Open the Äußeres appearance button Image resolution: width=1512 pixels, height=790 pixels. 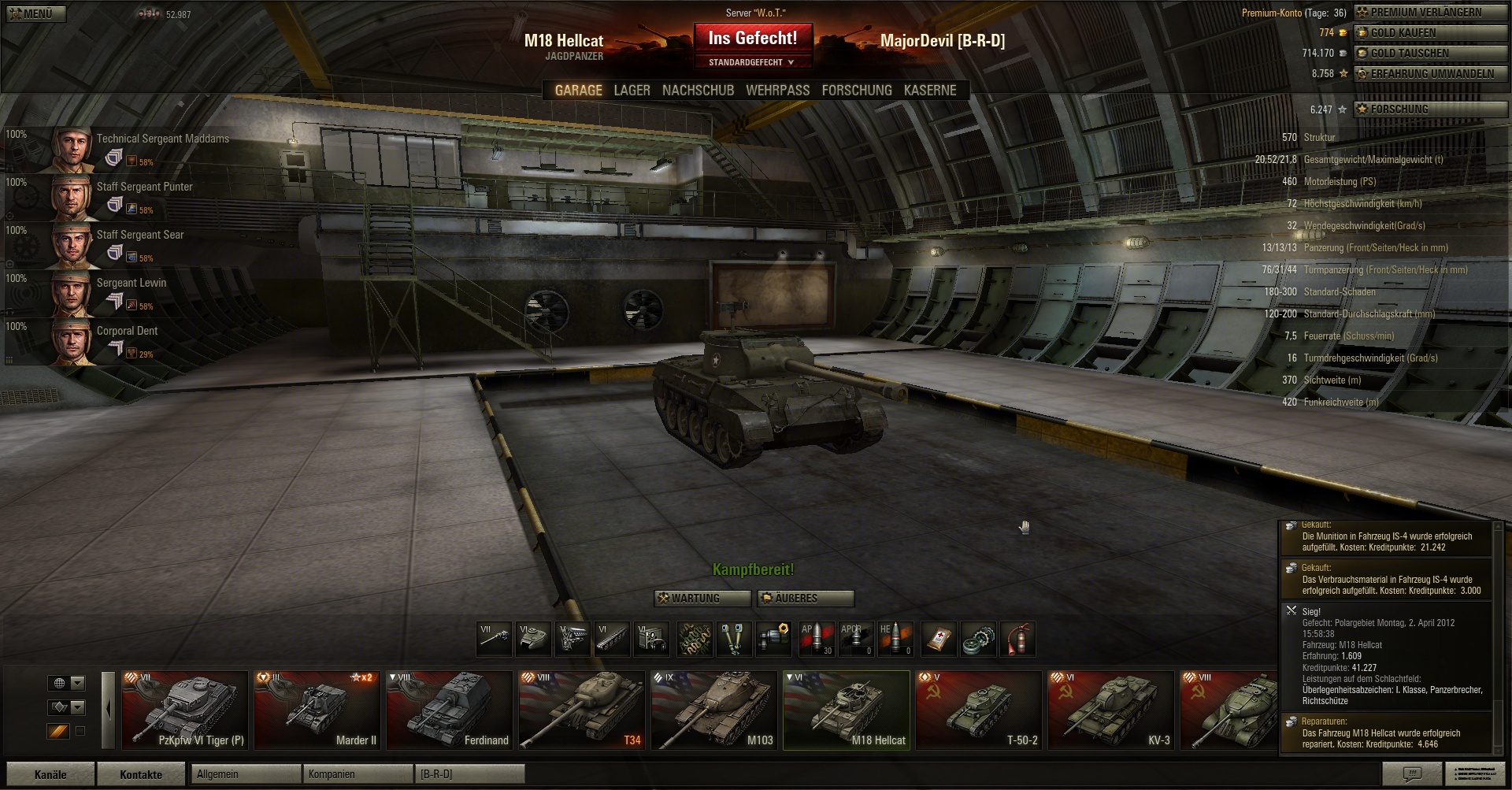805,599
